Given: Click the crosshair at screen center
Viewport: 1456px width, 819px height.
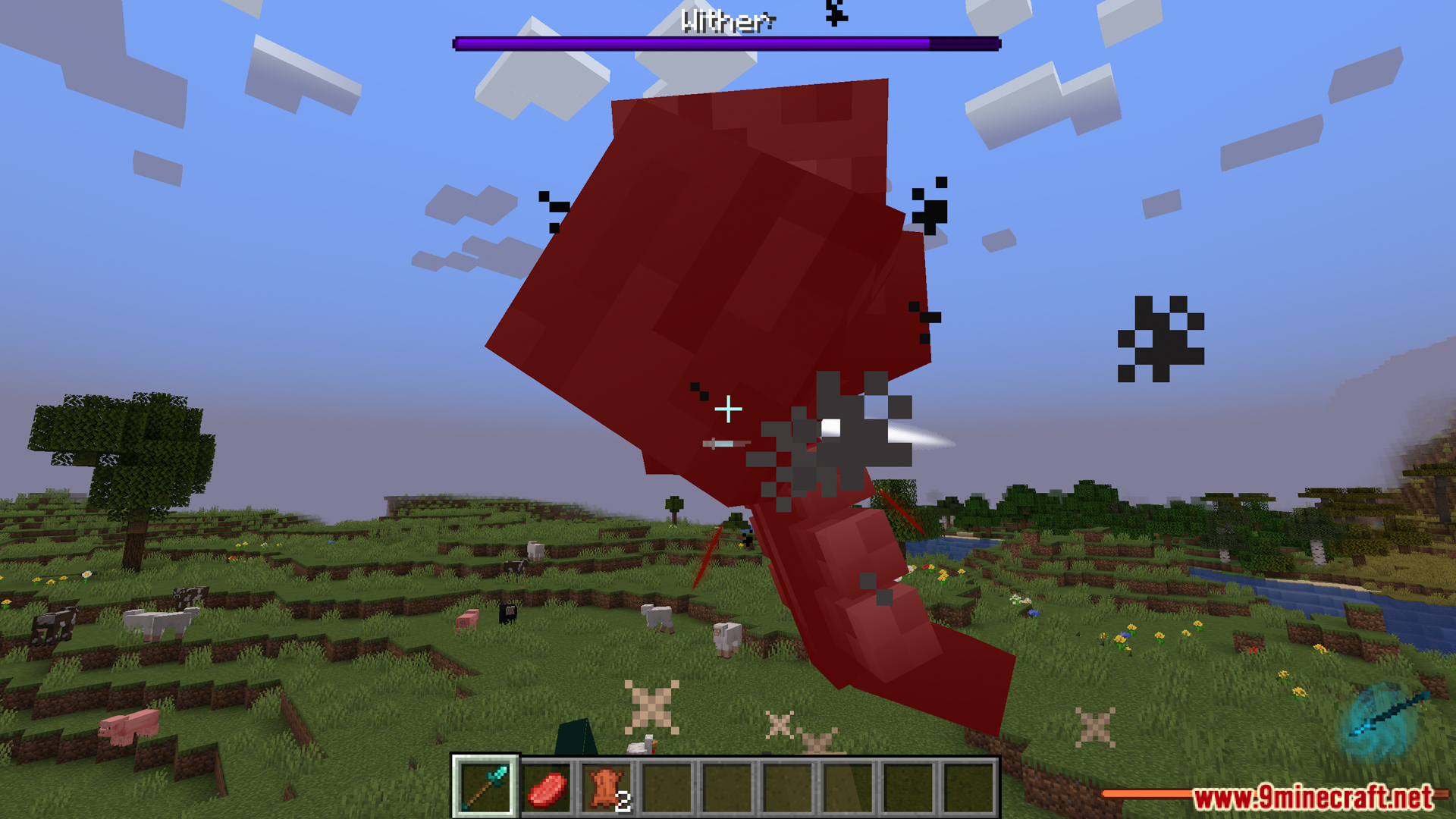Looking at the screenshot, I should click(728, 409).
